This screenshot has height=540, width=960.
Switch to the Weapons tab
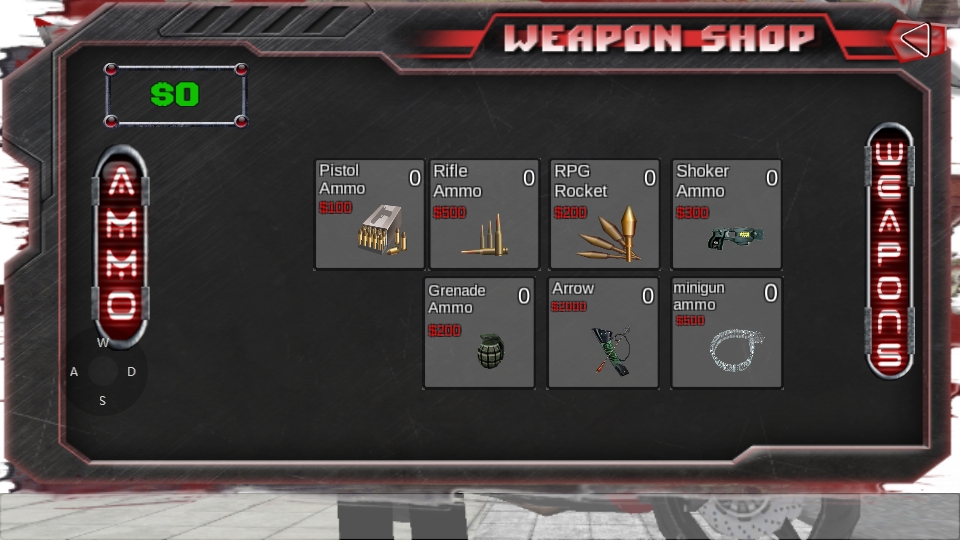tap(889, 251)
